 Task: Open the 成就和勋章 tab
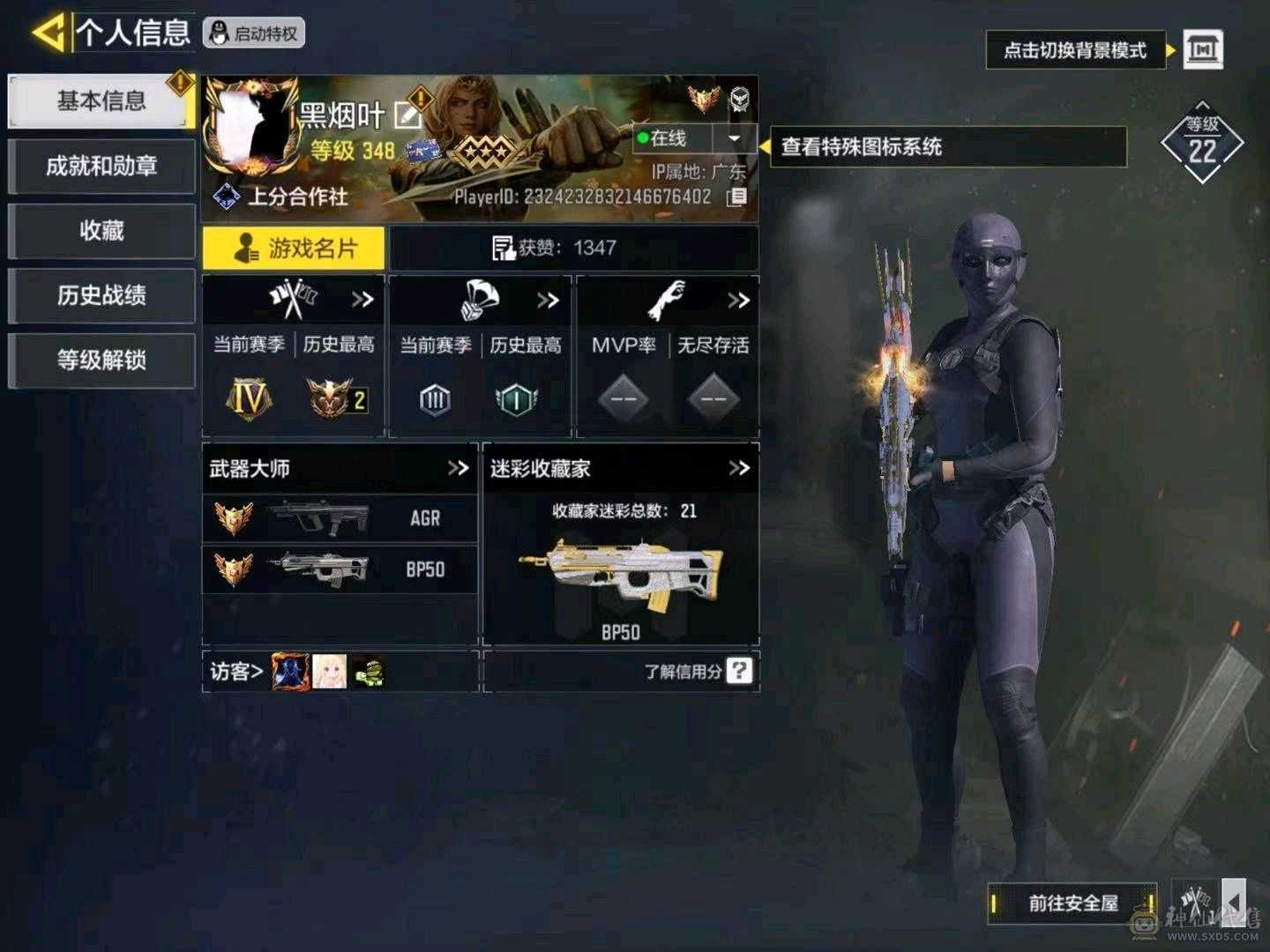(x=101, y=166)
